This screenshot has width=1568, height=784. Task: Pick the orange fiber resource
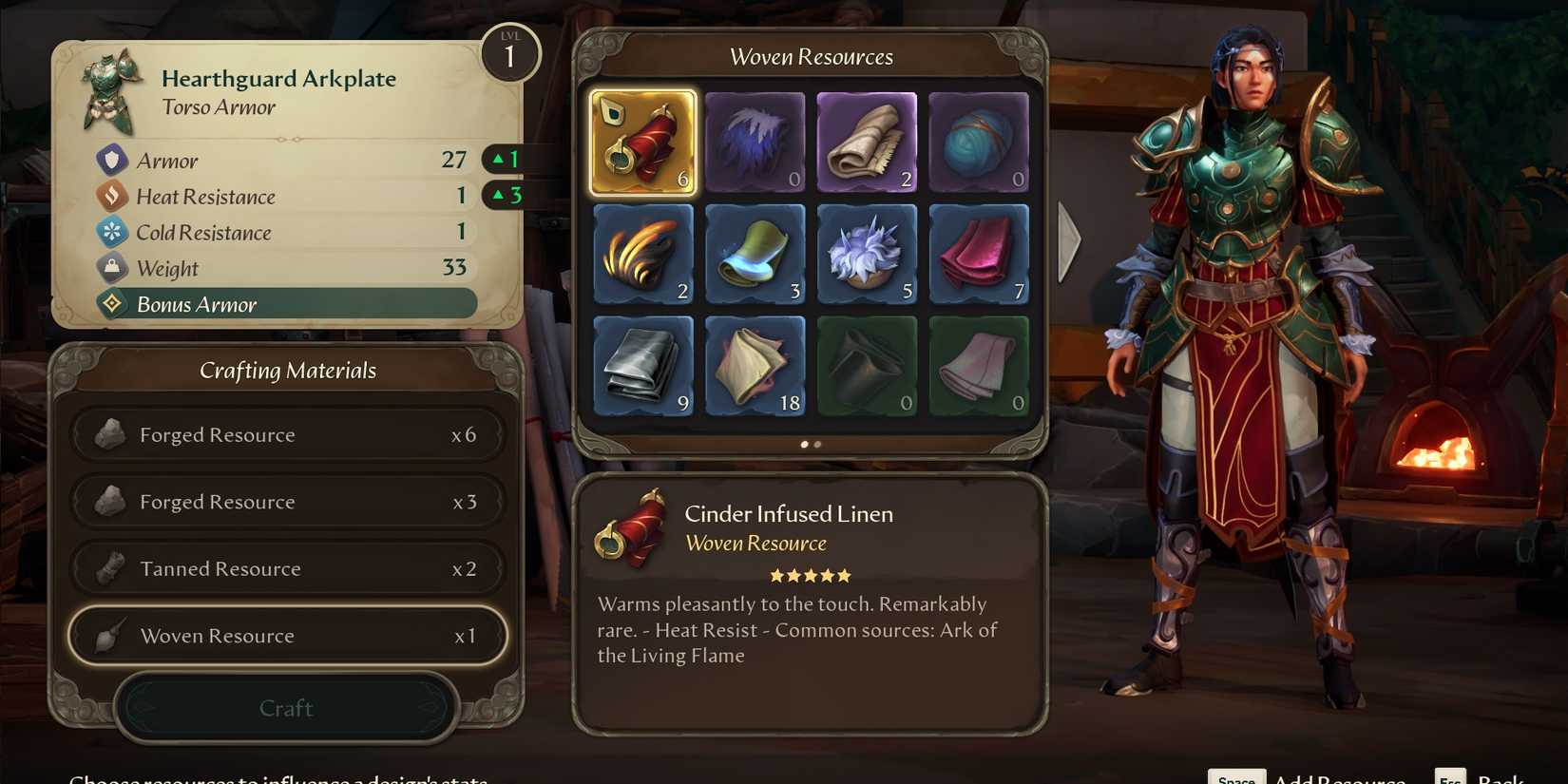coord(643,254)
